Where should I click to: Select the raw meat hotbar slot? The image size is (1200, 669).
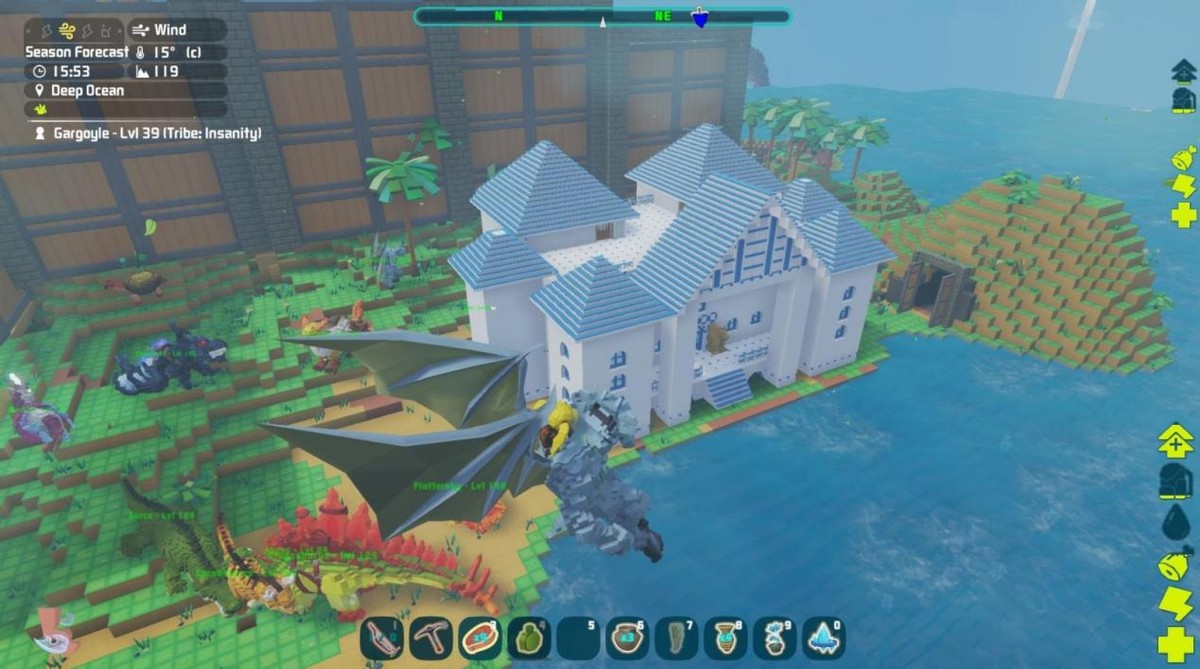[x=479, y=638]
